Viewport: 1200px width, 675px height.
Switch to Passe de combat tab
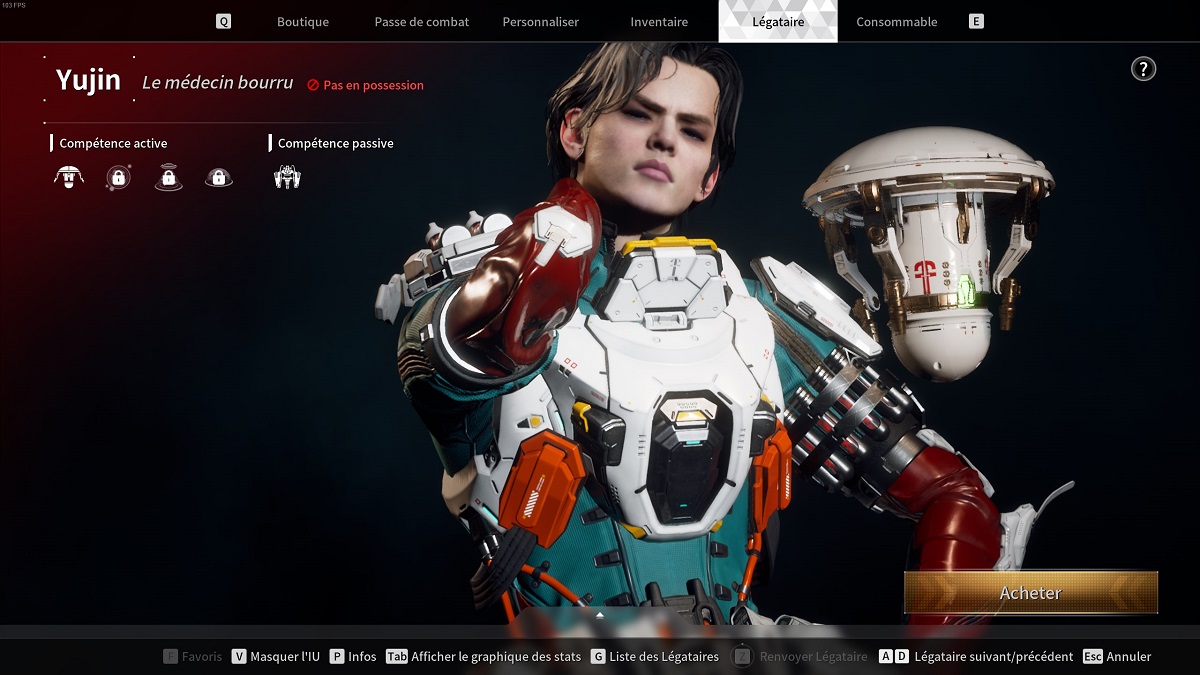pos(421,22)
